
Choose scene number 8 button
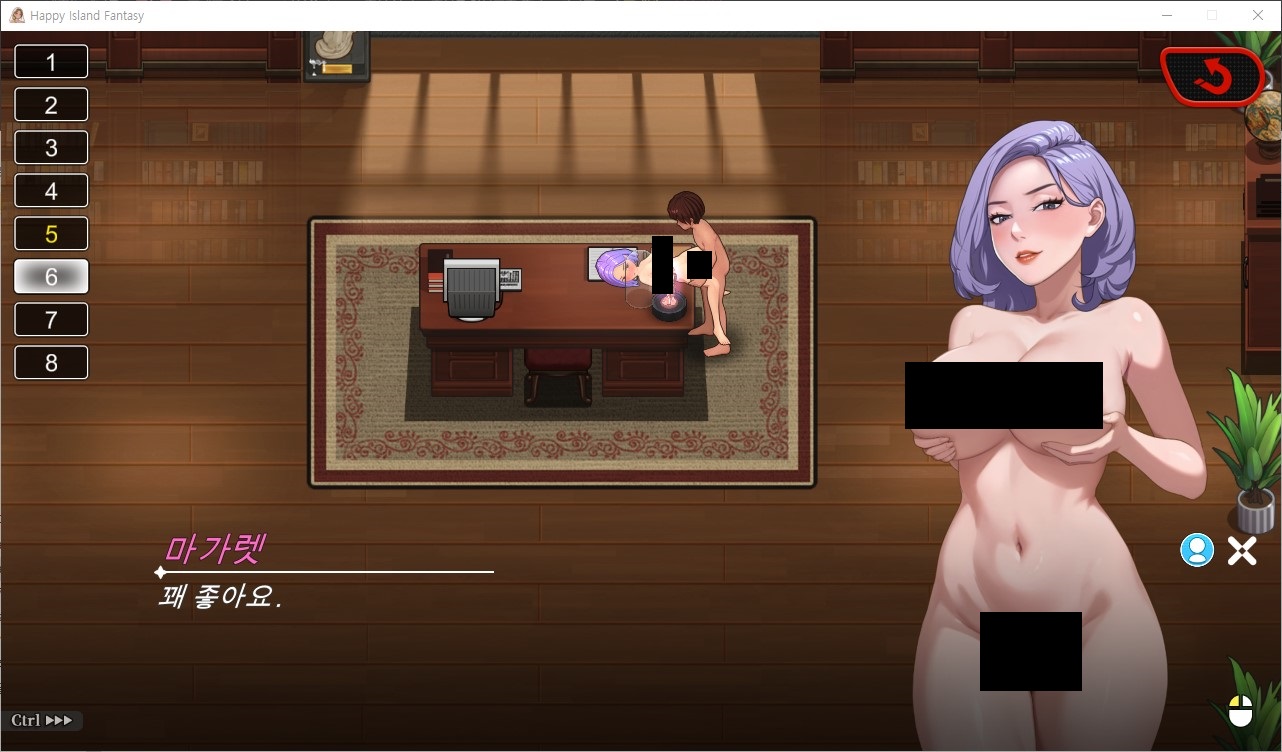51,363
